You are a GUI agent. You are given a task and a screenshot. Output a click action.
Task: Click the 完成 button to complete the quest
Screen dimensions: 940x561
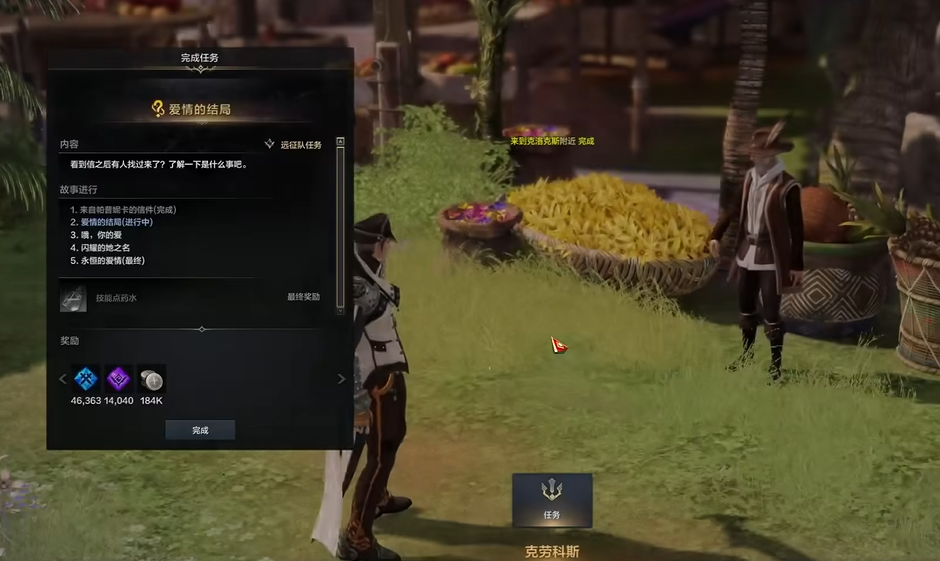click(x=200, y=430)
